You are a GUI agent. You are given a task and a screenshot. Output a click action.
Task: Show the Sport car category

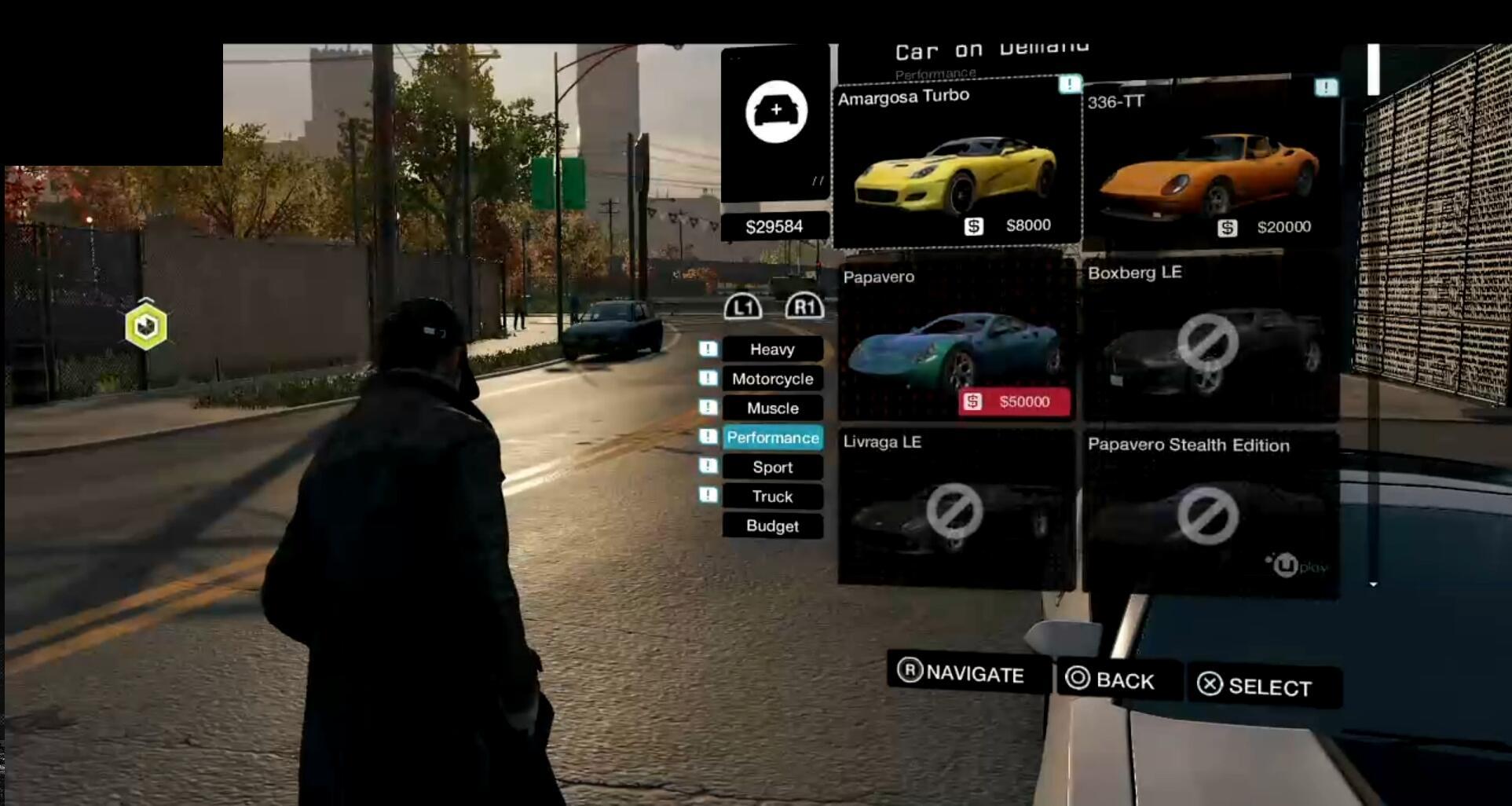pyautogui.click(x=772, y=467)
